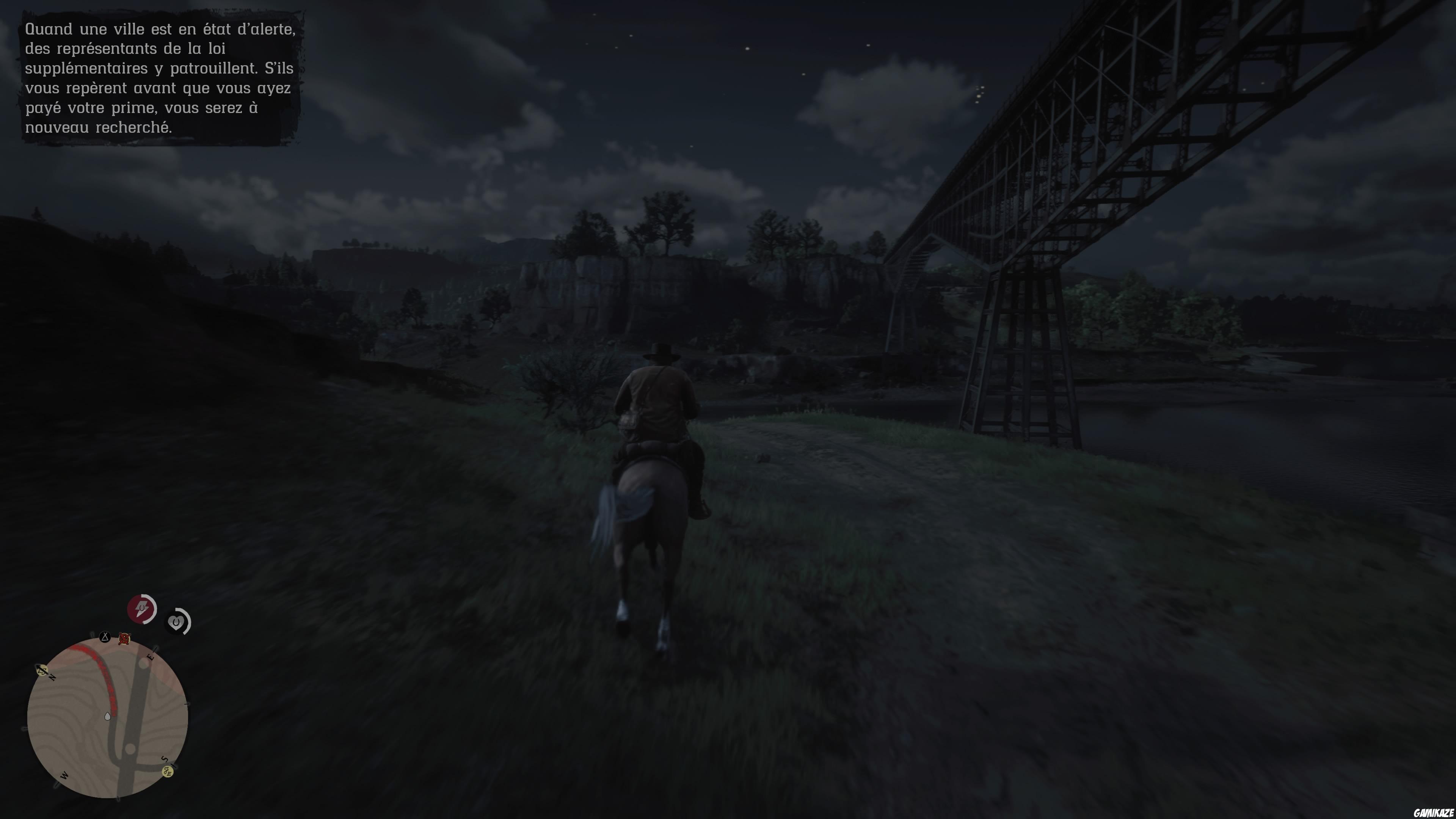Select the horse health core icon with horseshoe
Image resolution: width=1456 pixels, height=819 pixels.
177,622
